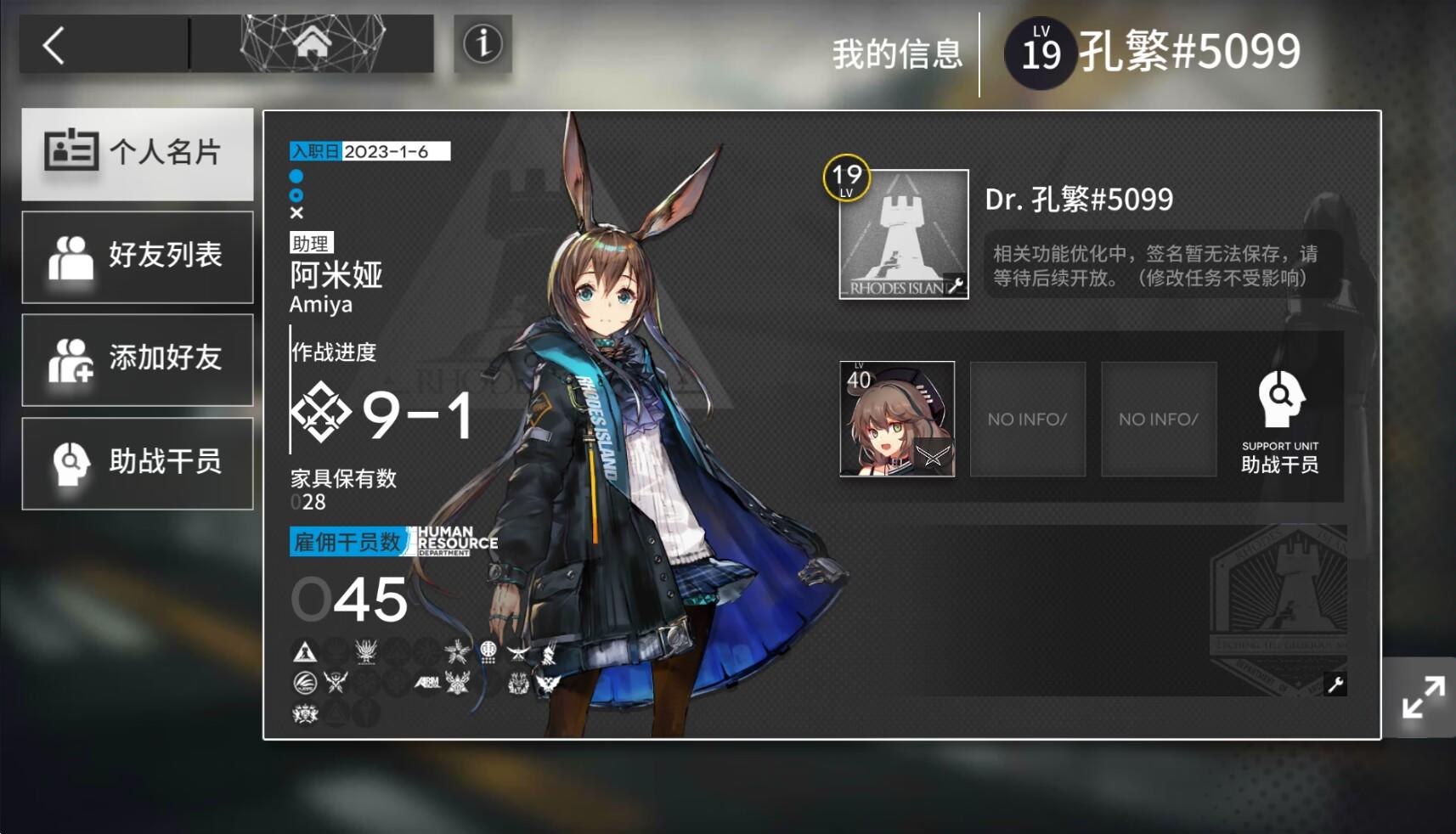This screenshot has height=834, width=1456.
Task: Open the second NO INFO slot
Action: [1159, 419]
